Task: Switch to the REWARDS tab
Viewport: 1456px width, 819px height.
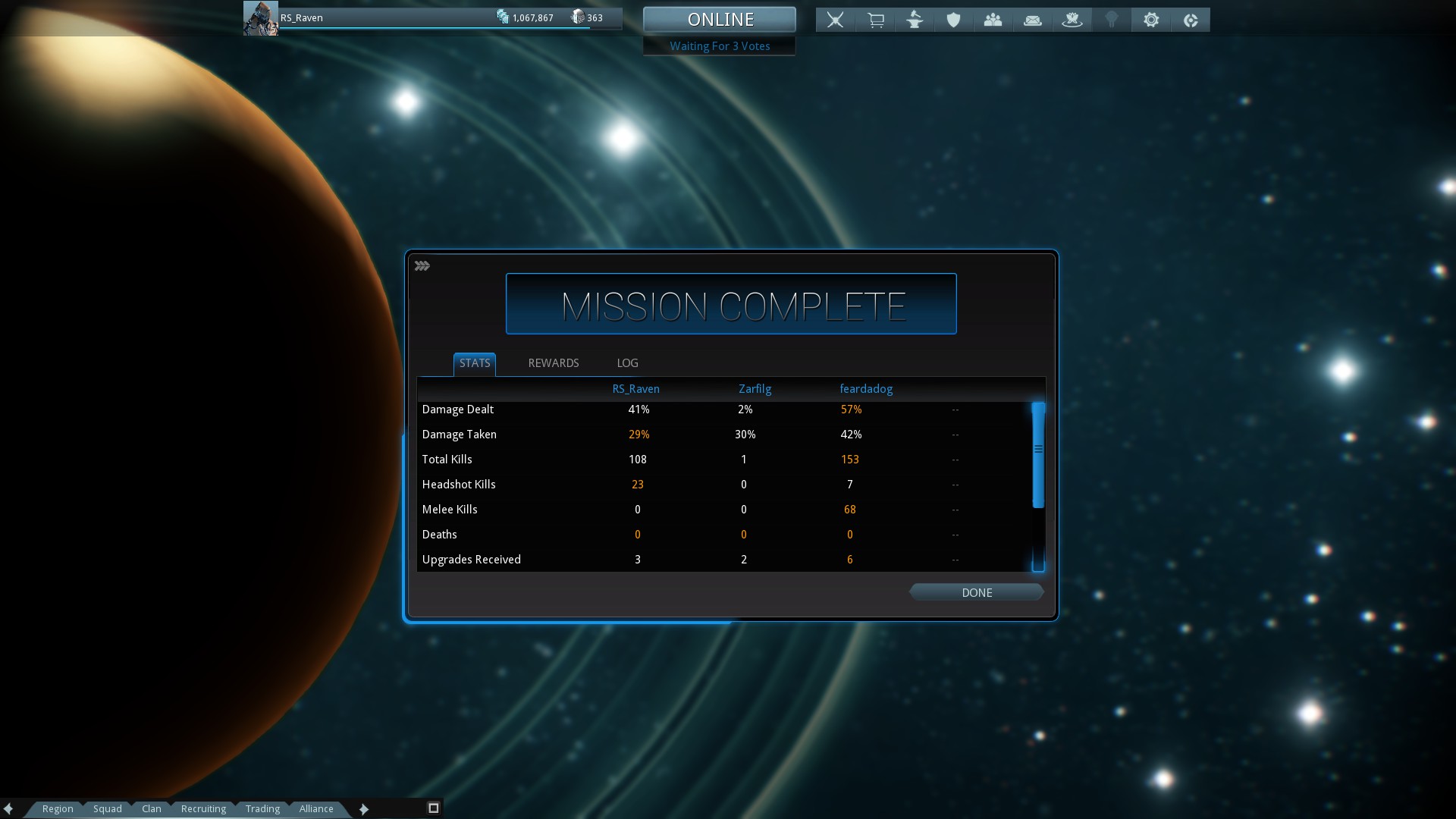Action: pos(554,363)
